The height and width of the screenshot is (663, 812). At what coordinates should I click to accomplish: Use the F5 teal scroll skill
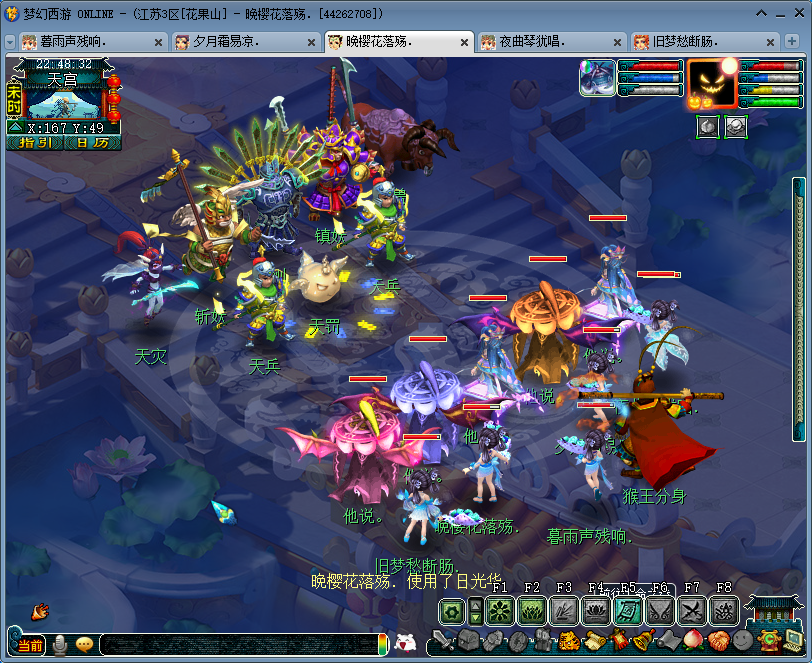tap(627, 610)
